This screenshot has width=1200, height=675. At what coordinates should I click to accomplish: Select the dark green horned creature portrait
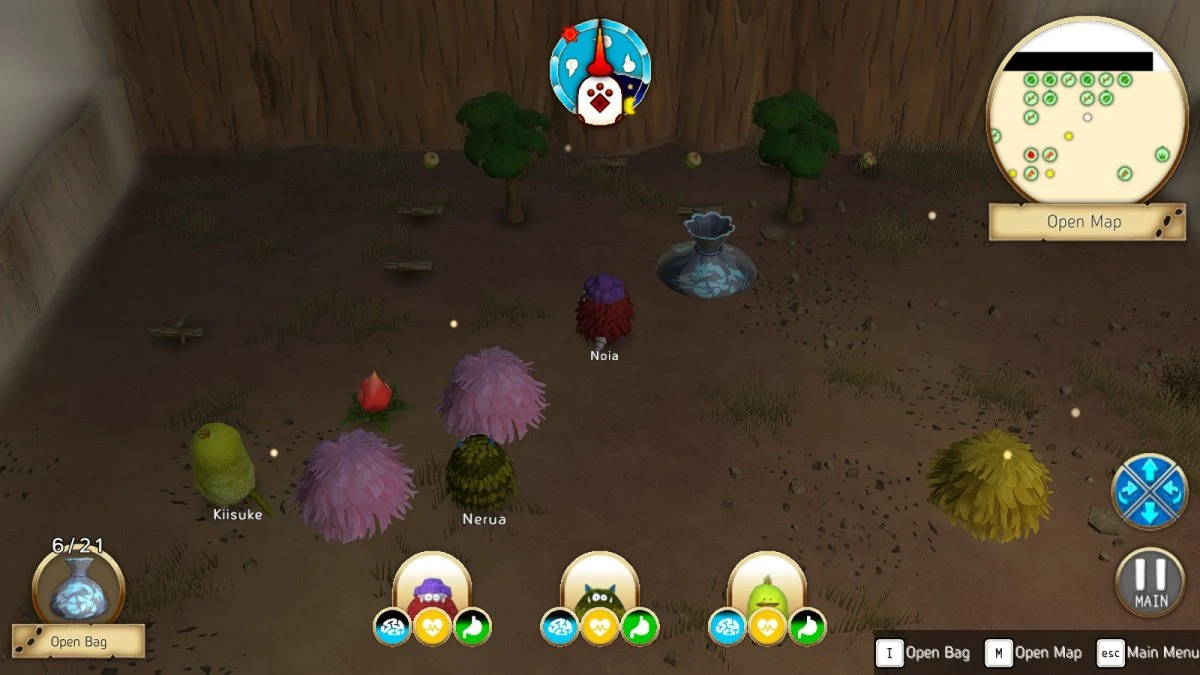tap(600, 585)
